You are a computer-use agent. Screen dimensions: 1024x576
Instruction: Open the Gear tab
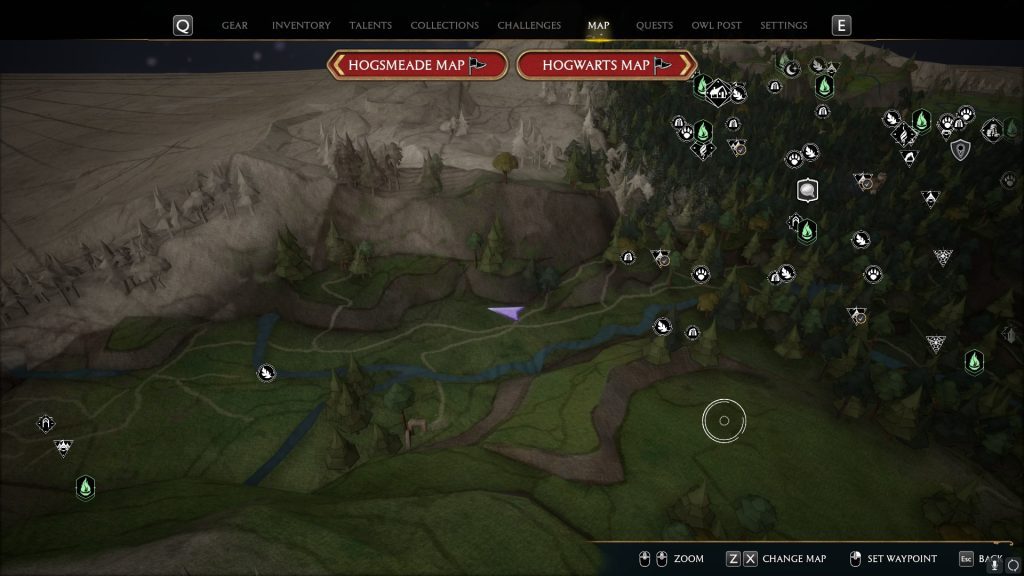pos(234,26)
